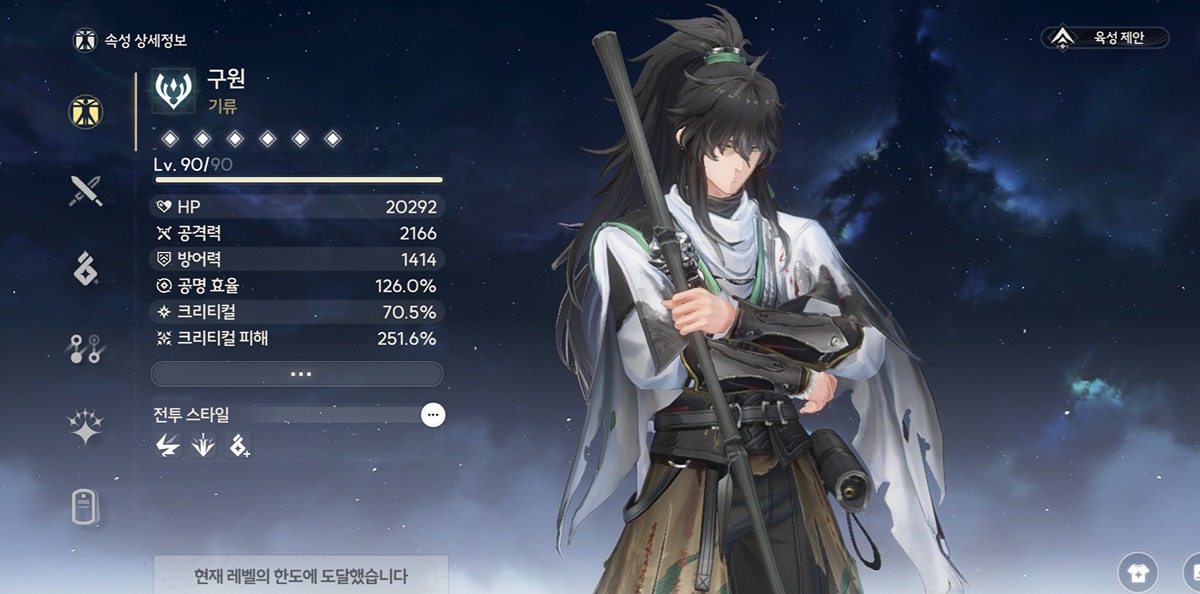Select the third combat style echo-plus icon
1200x594 pixels.
click(x=239, y=447)
